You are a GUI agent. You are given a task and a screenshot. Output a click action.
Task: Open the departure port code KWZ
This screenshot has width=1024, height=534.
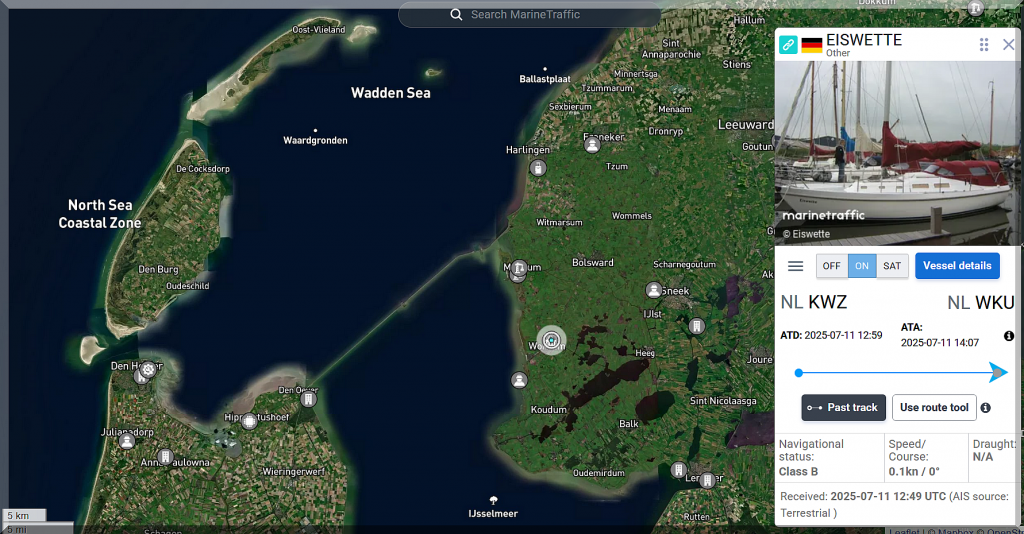coord(827,302)
